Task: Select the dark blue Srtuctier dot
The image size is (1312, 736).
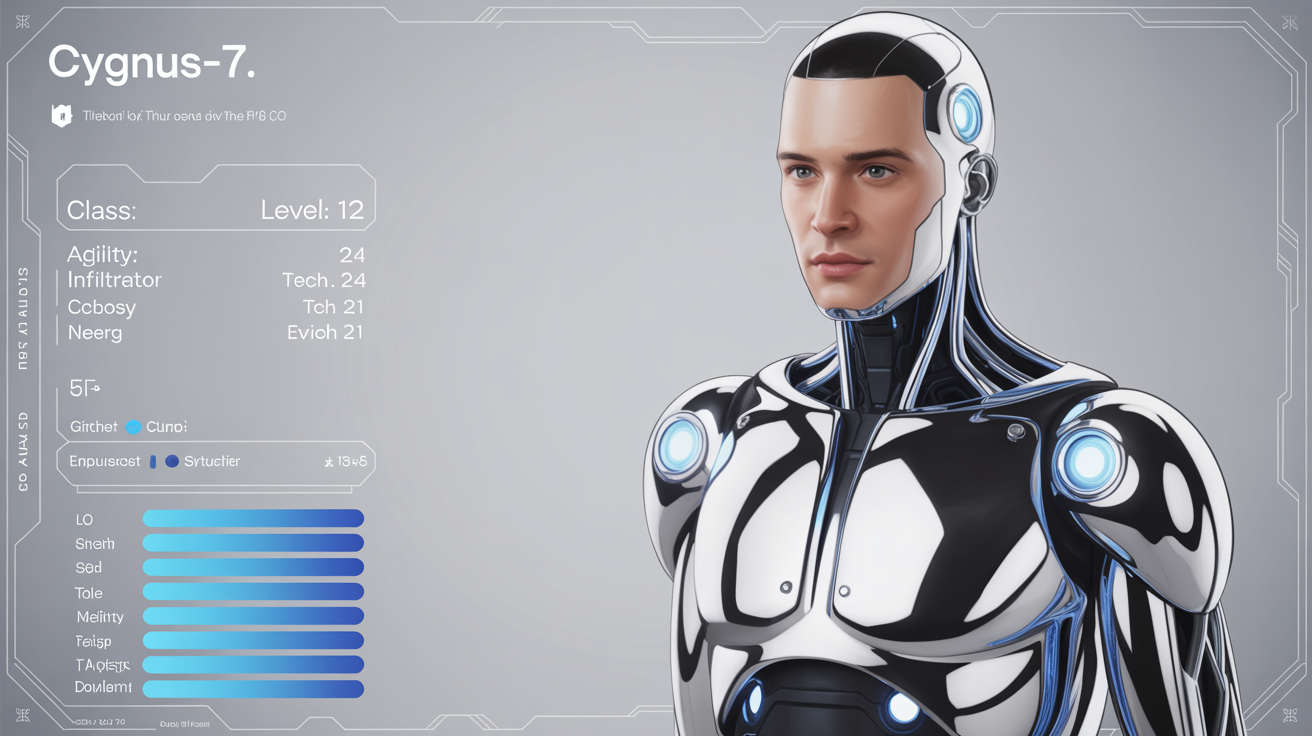Action: click(x=172, y=462)
